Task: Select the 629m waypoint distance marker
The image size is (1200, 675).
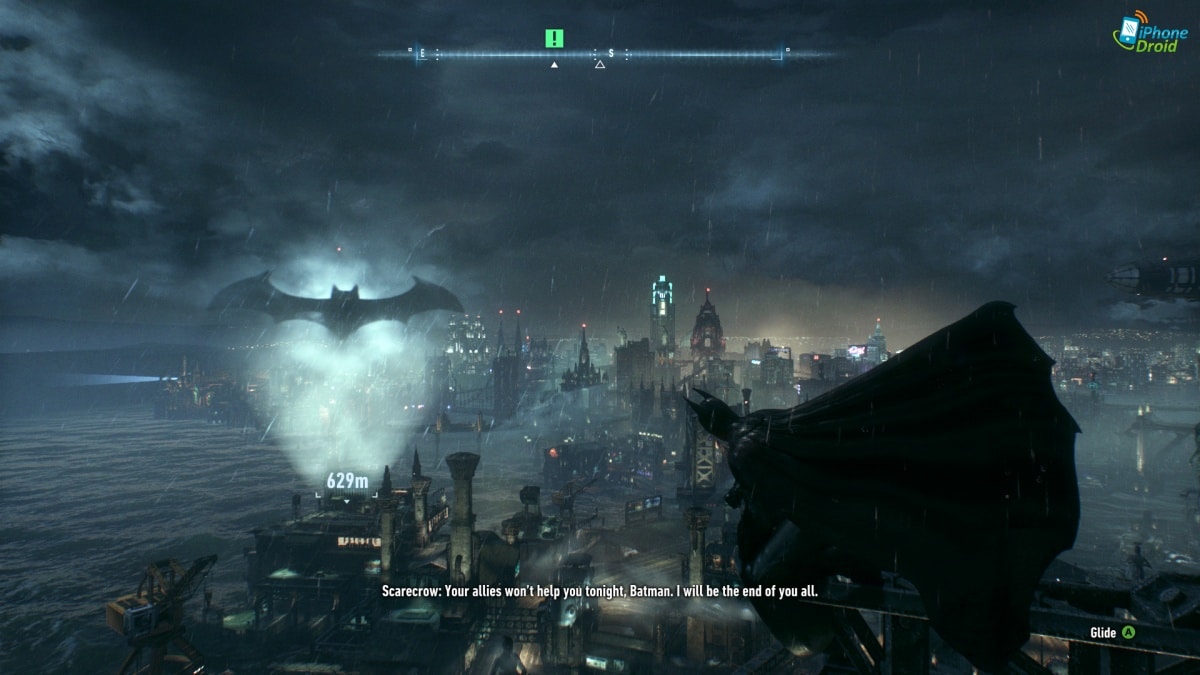Action: 347,483
